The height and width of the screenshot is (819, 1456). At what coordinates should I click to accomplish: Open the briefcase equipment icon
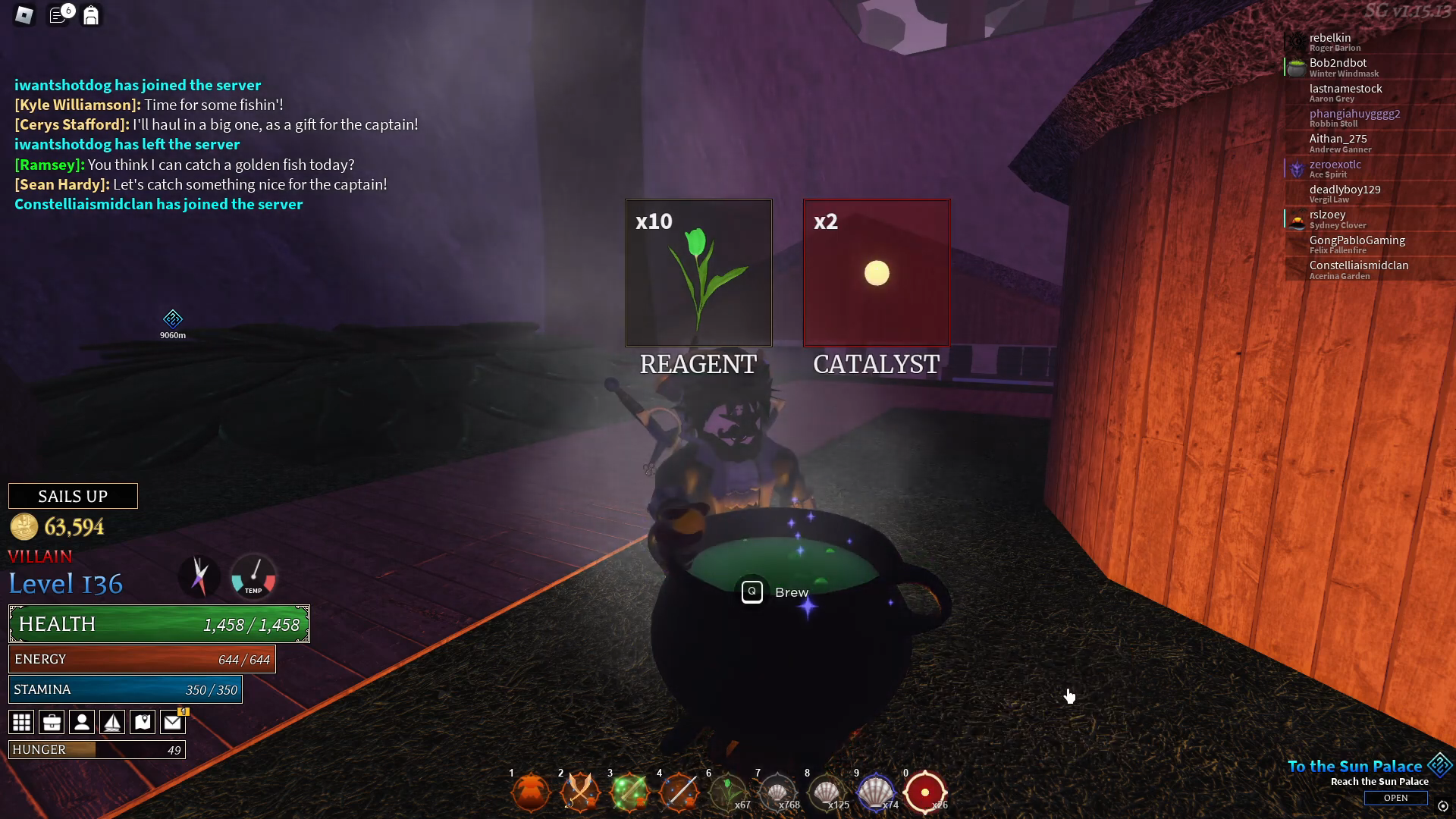point(52,721)
